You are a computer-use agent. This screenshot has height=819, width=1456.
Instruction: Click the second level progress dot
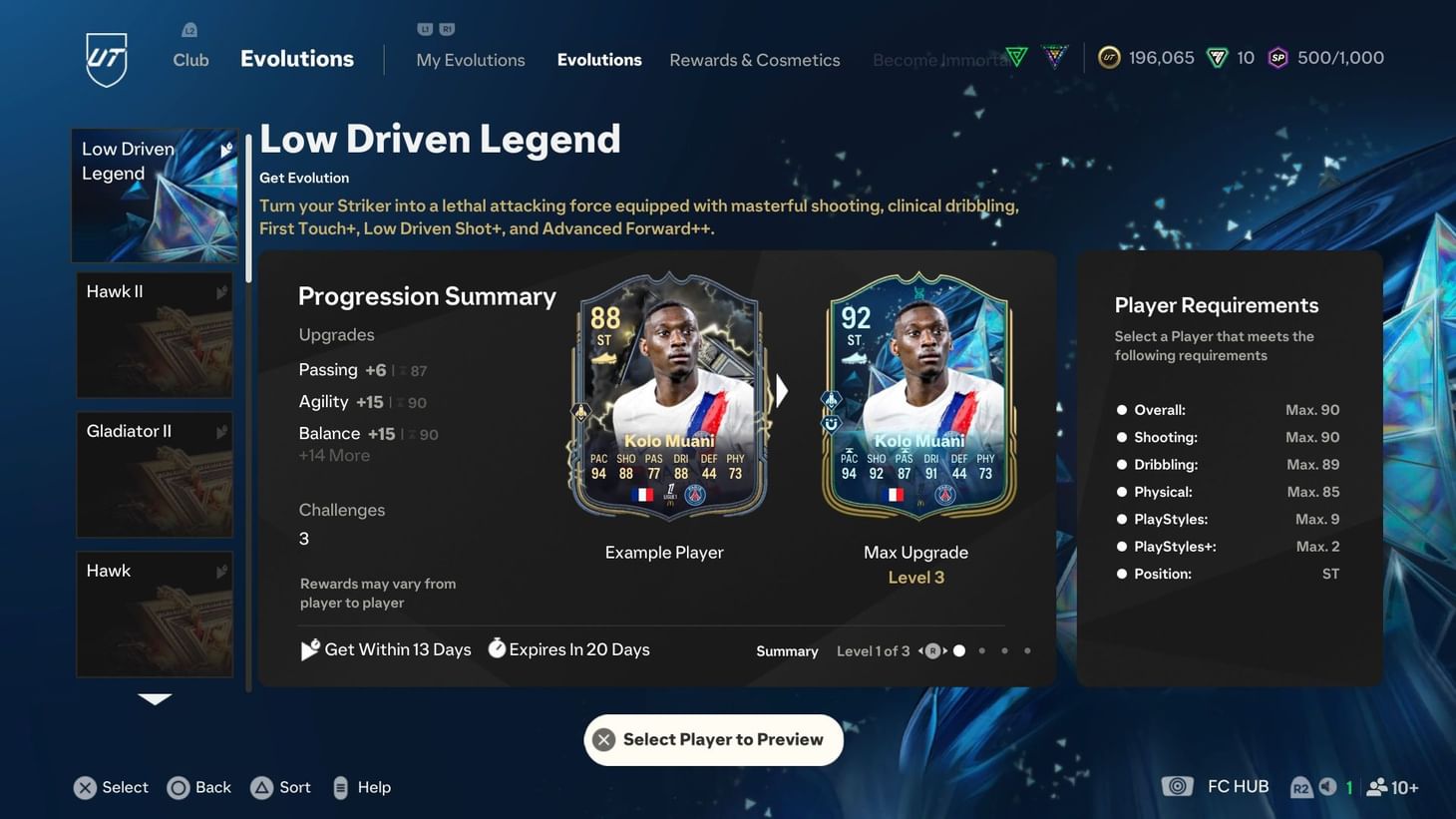coord(981,649)
